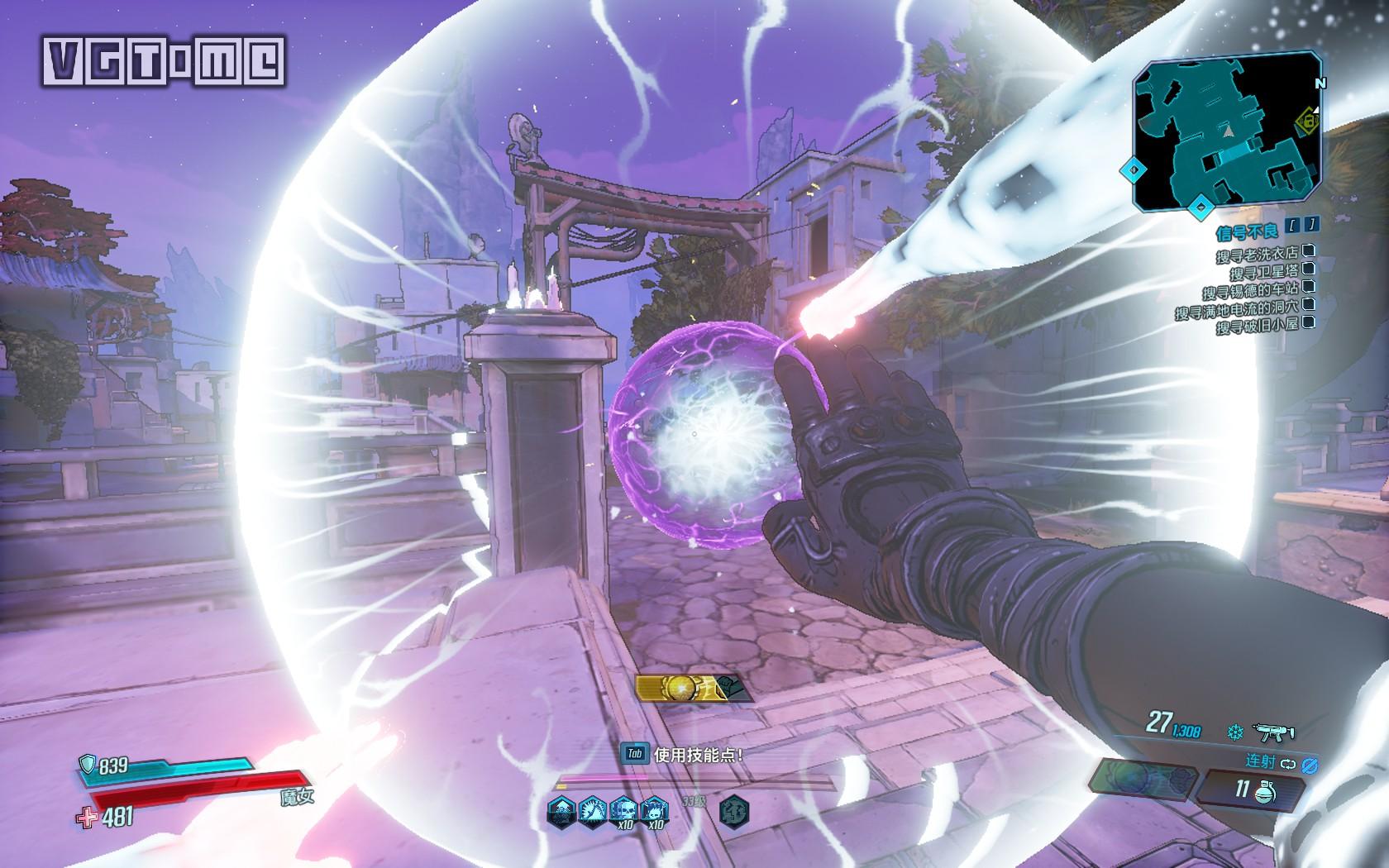
Task: Select the 搜寻卫星塔 objective
Action: [1263, 273]
